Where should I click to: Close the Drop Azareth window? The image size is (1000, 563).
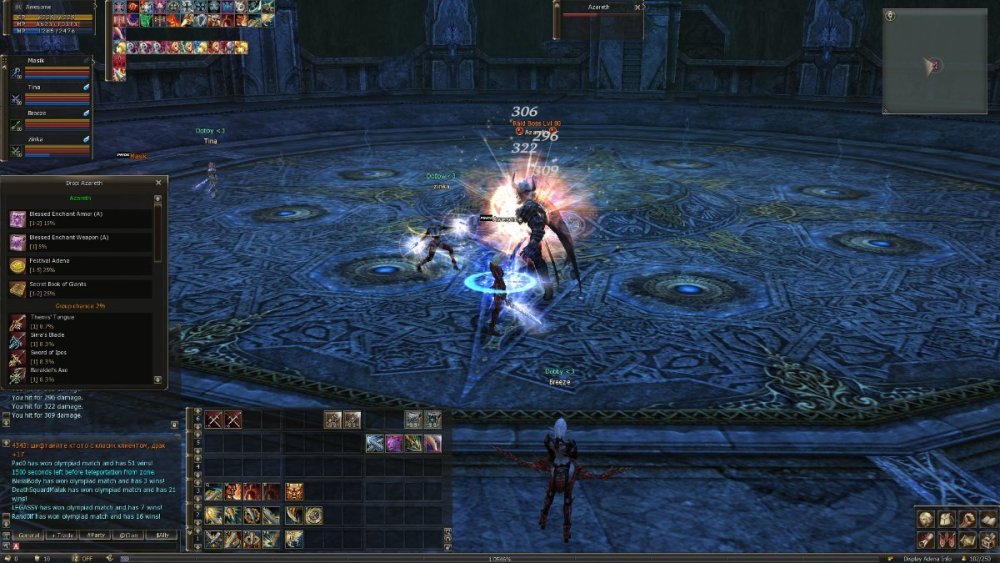(x=158, y=183)
